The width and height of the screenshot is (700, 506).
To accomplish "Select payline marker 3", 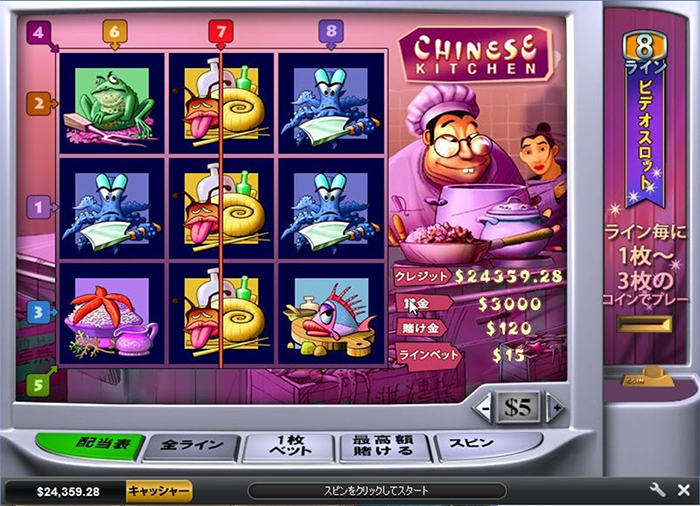I will coord(37,312).
